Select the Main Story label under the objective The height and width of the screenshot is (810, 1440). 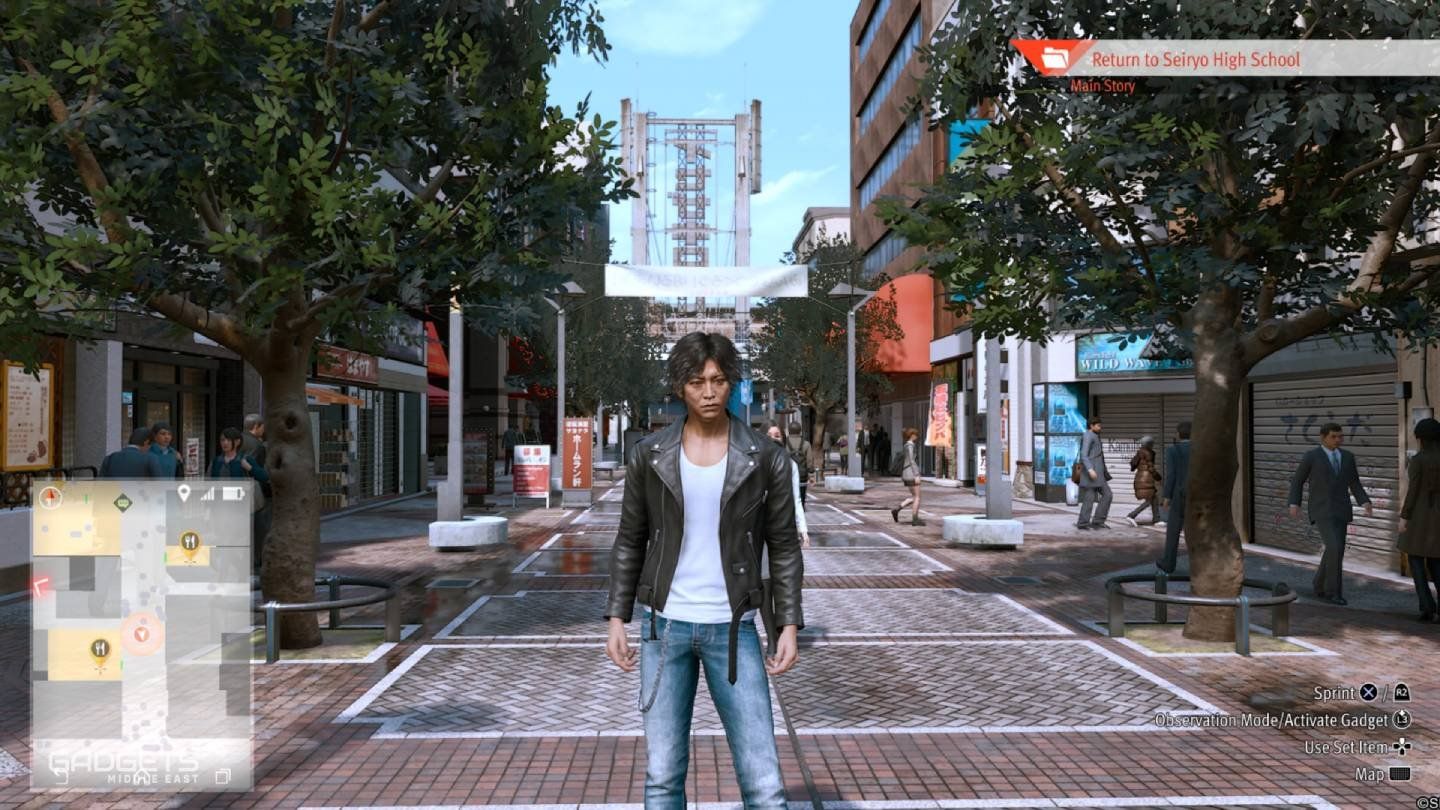point(1103,86)
